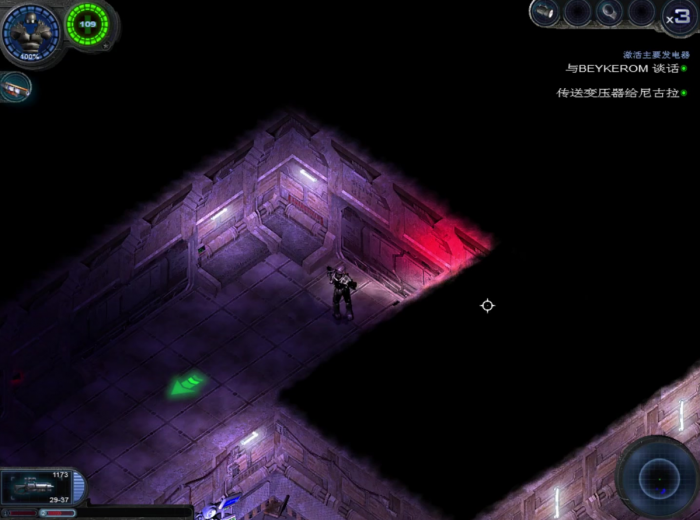This screenshot has width=700, height=520.
Task: Select the flashlight gadget slot
Action: (544, 12)
